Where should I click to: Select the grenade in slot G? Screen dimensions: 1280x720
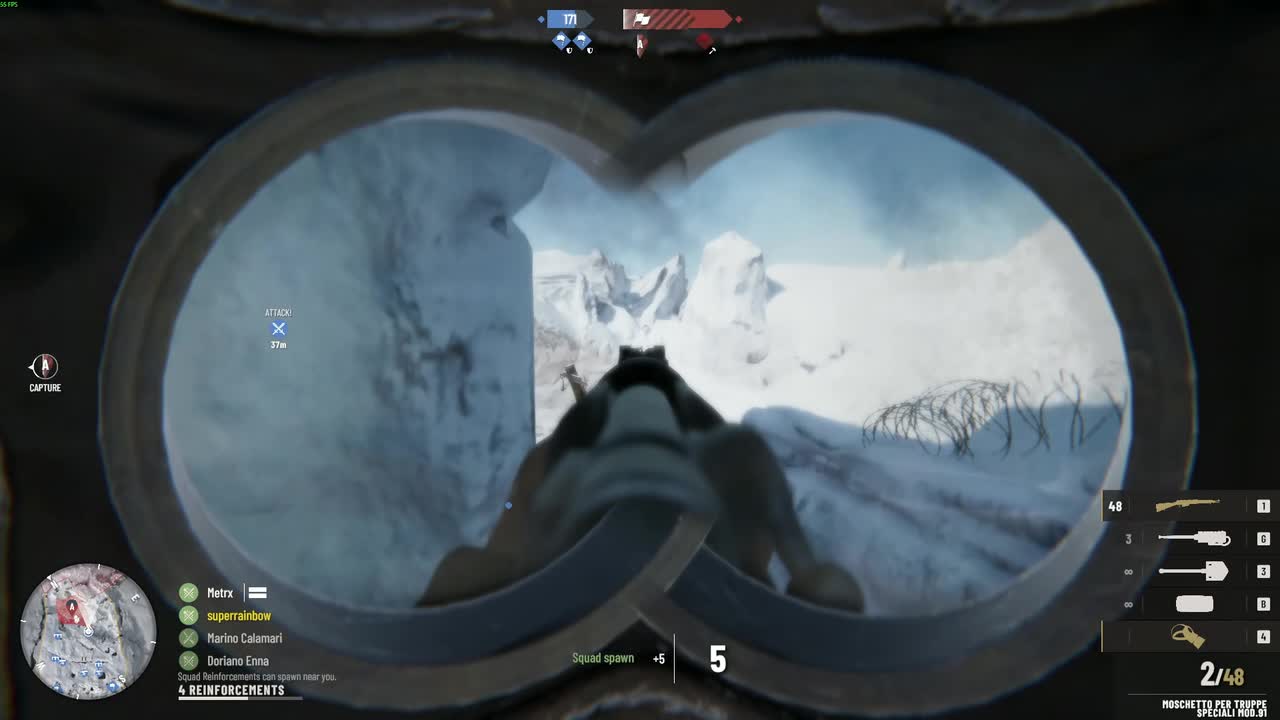tap(1193, 539)
